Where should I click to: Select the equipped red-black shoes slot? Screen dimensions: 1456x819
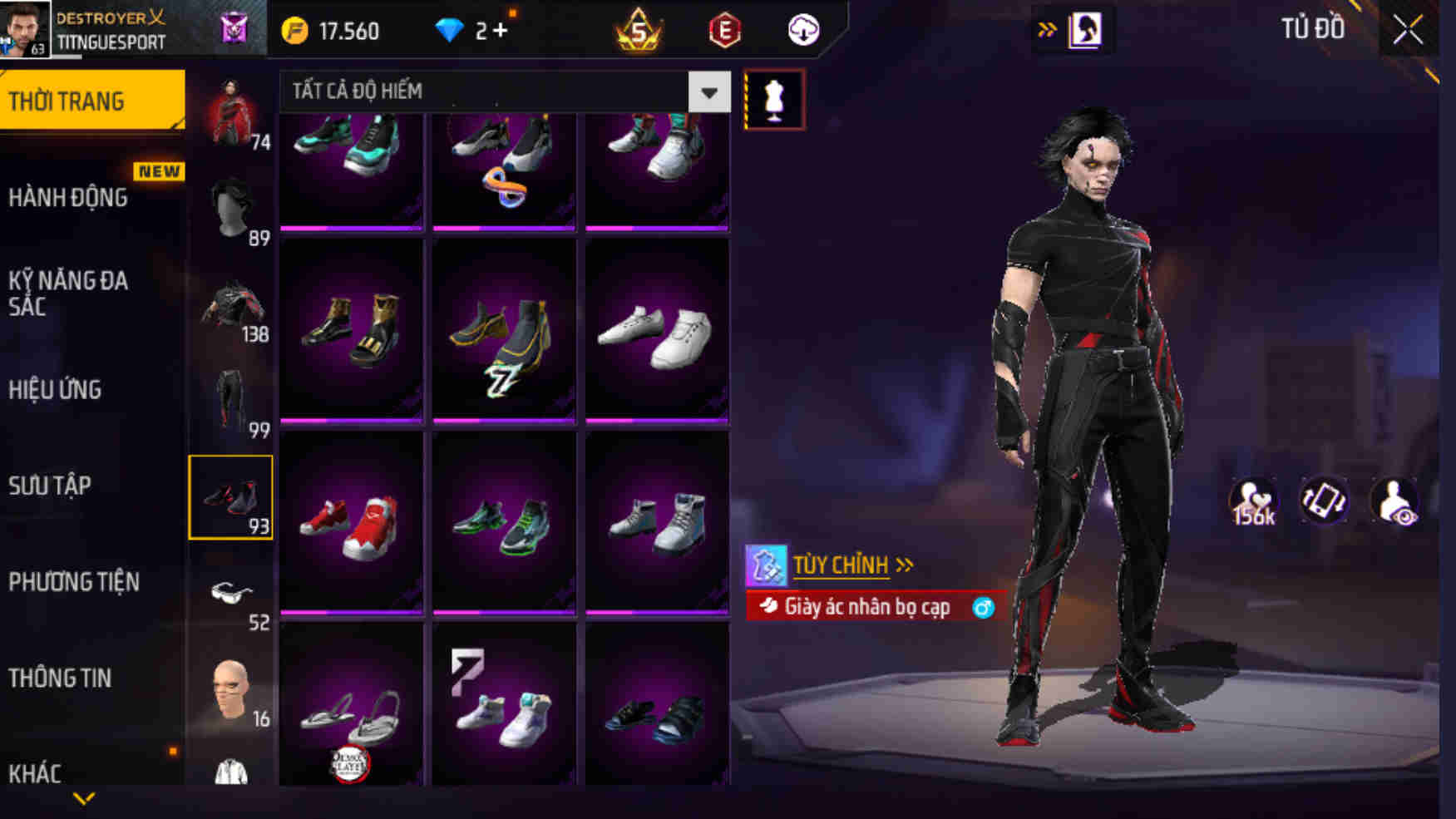[x=234, y=496]
